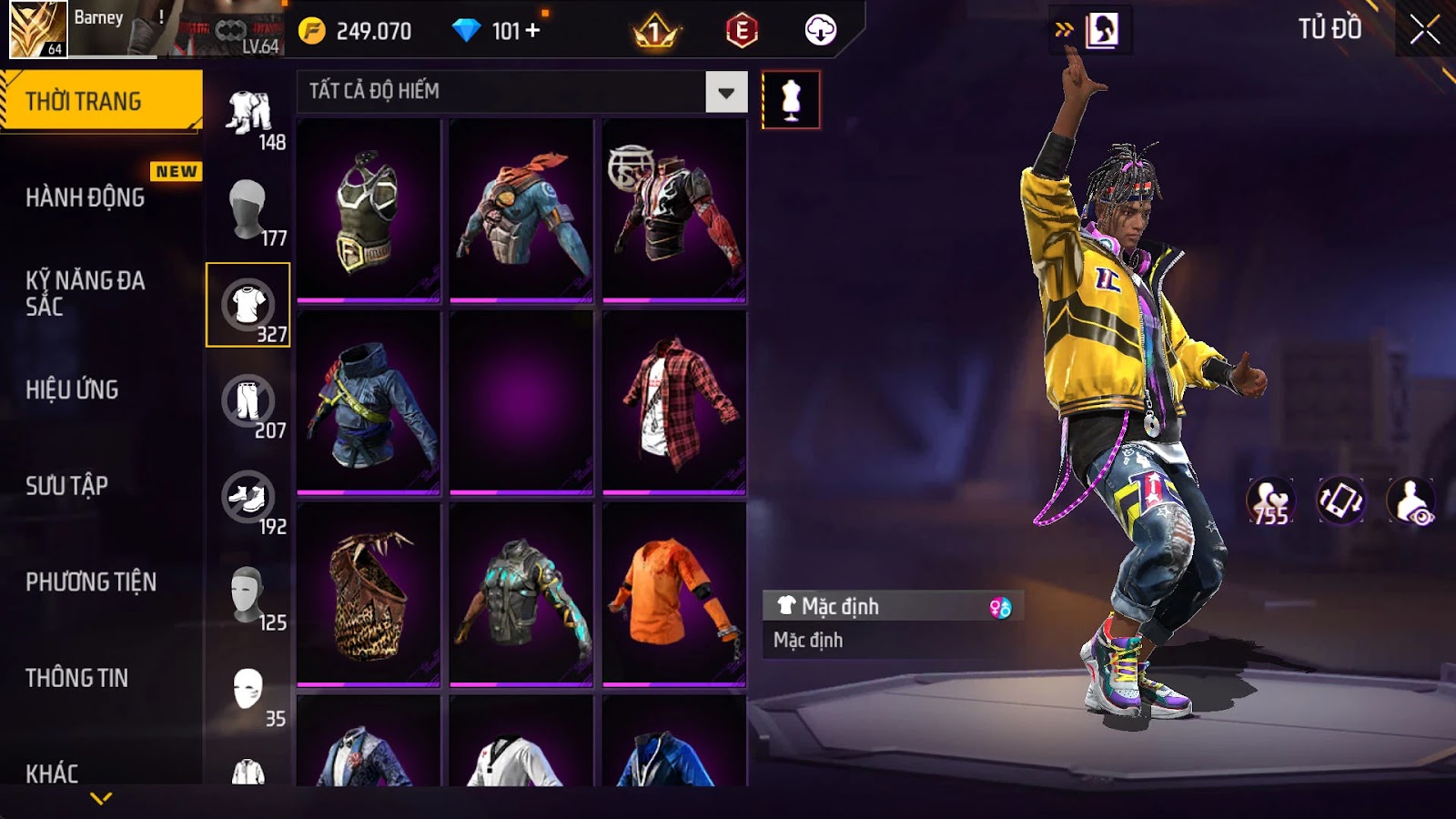Equip the leopard print spiked top
This screenshot has width=1456, height=819.
click(369, 593)
